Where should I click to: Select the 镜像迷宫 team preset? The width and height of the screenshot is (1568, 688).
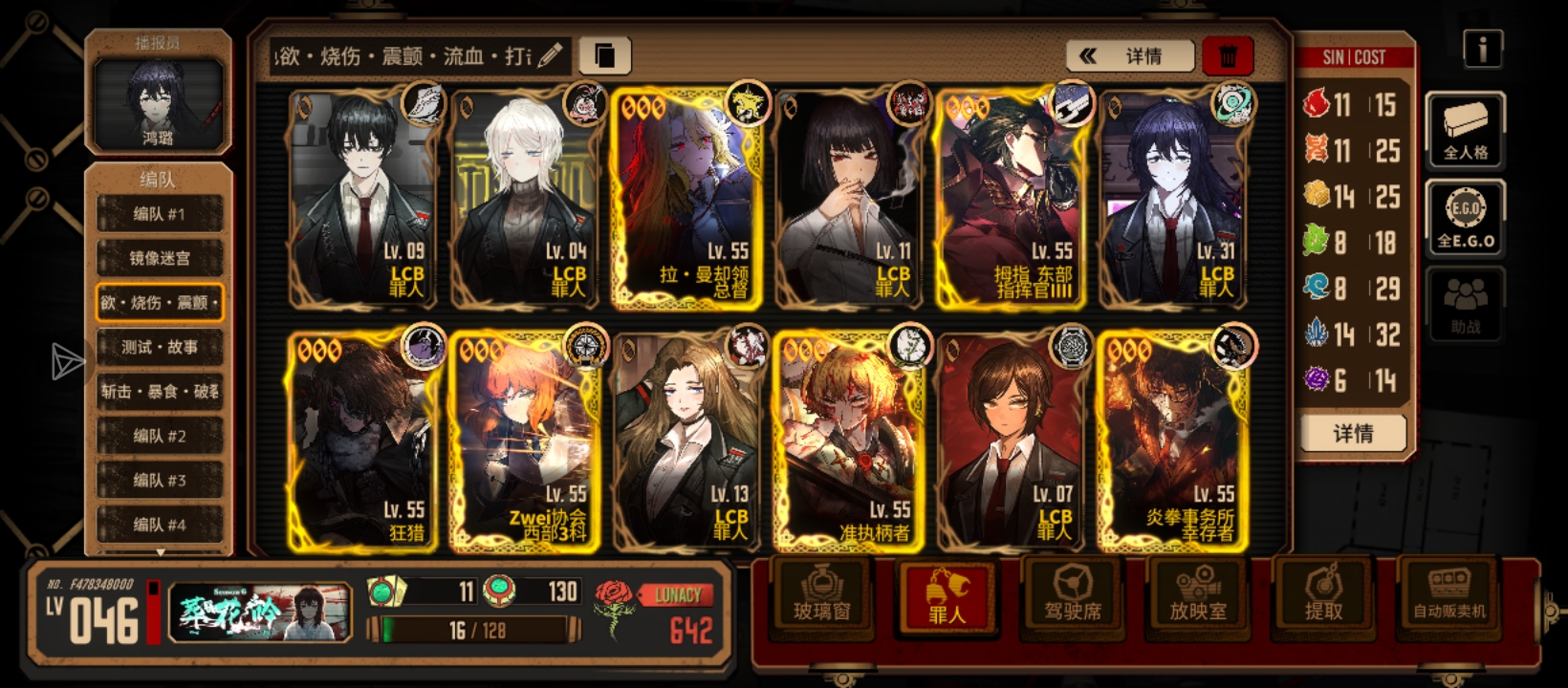coord(159,258)
